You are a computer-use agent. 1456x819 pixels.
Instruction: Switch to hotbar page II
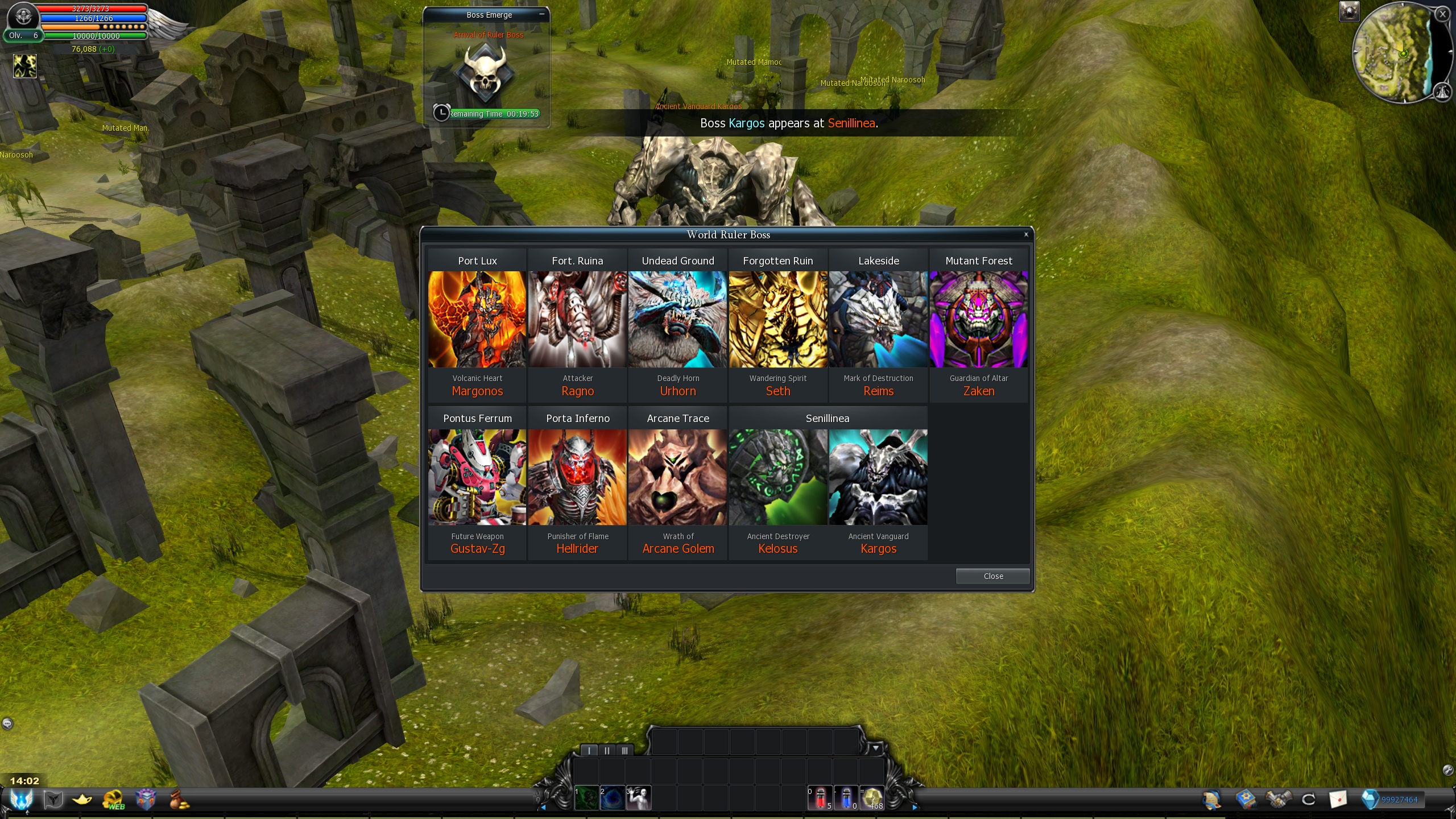607,751
